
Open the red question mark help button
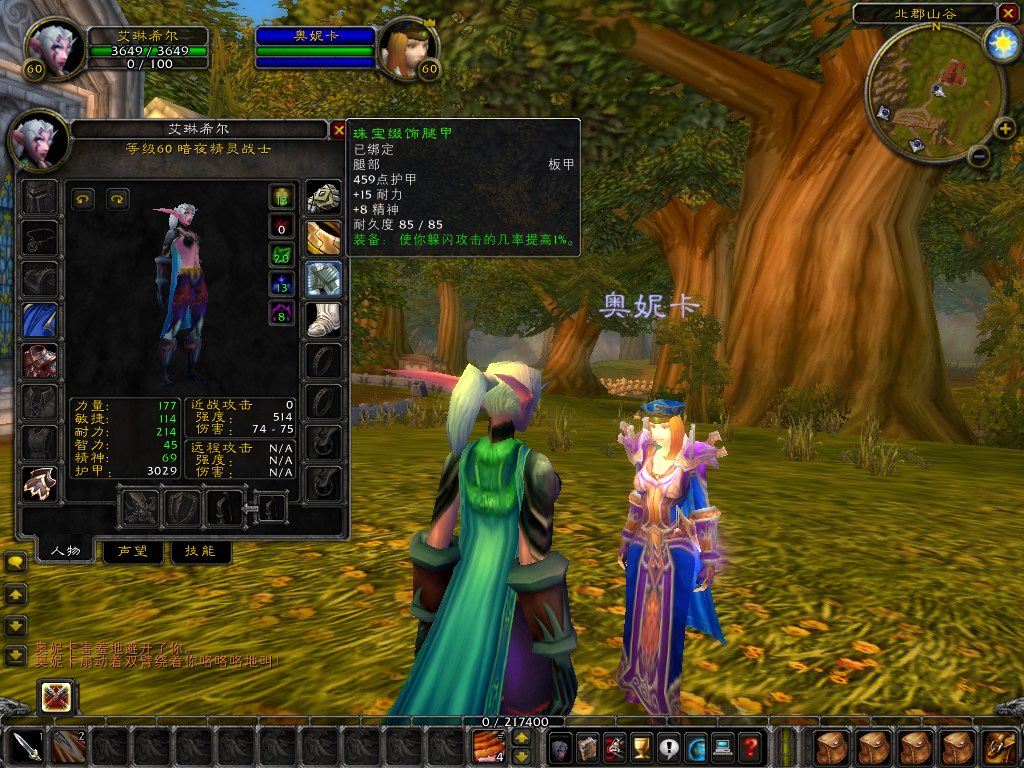pyautogui.click(x=750, y=746)
